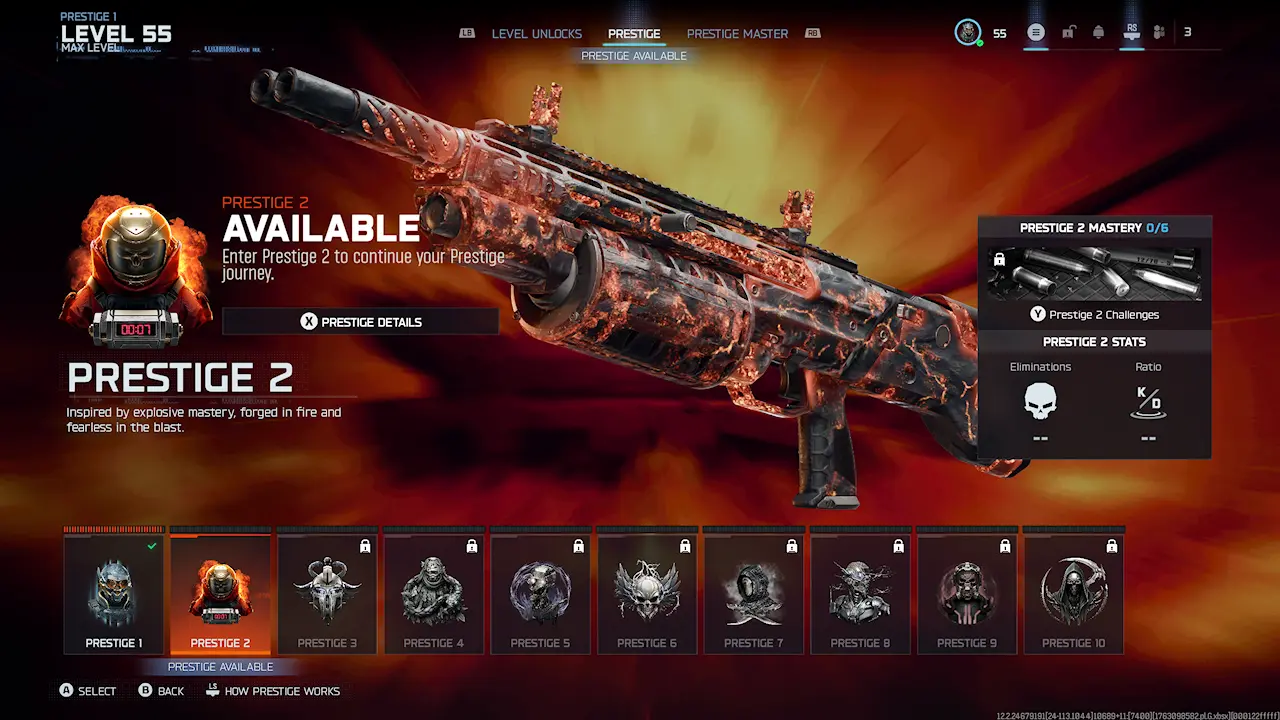Select the Prestige 2 emblem checkmark
The height and width of the screenshot is (720, 1280).
pyautogui.click(x=220, y=590)
